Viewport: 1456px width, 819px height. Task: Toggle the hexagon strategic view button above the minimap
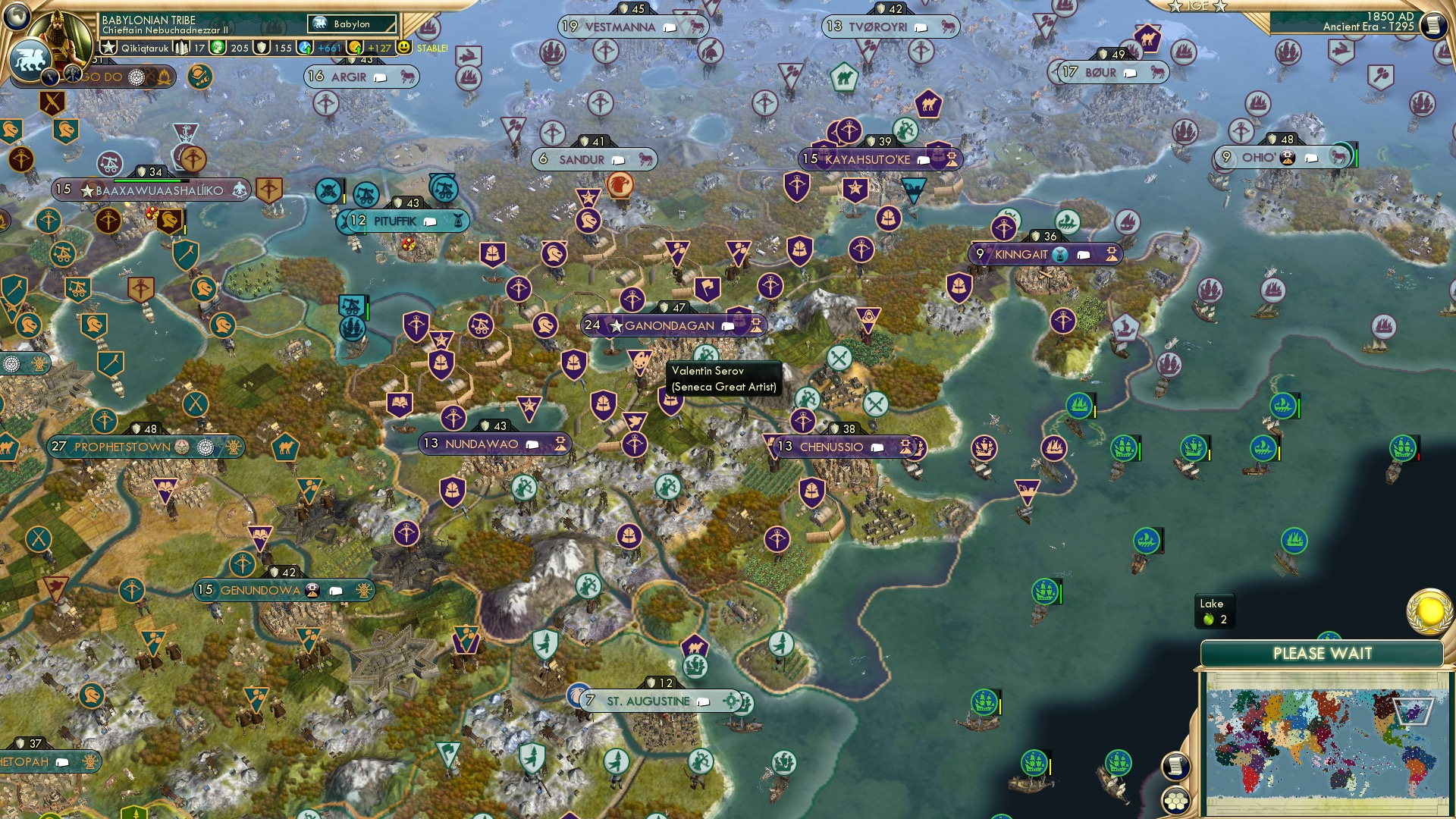coord(1177,801)
